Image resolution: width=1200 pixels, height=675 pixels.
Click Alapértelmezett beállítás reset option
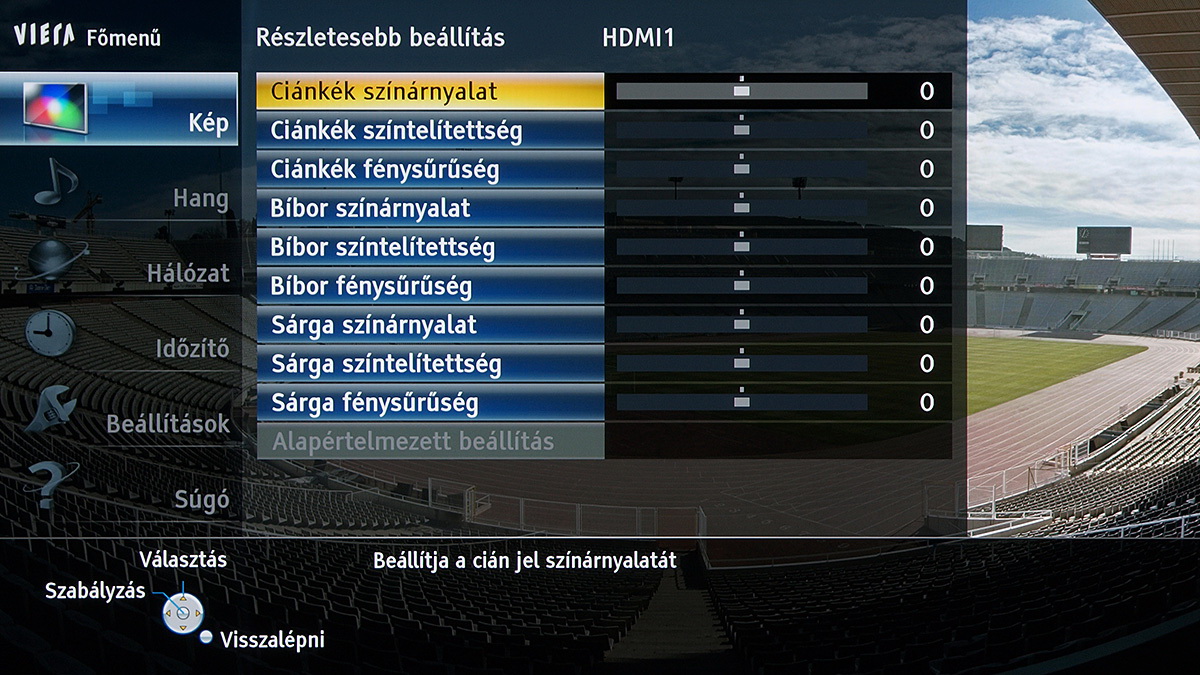430,441
